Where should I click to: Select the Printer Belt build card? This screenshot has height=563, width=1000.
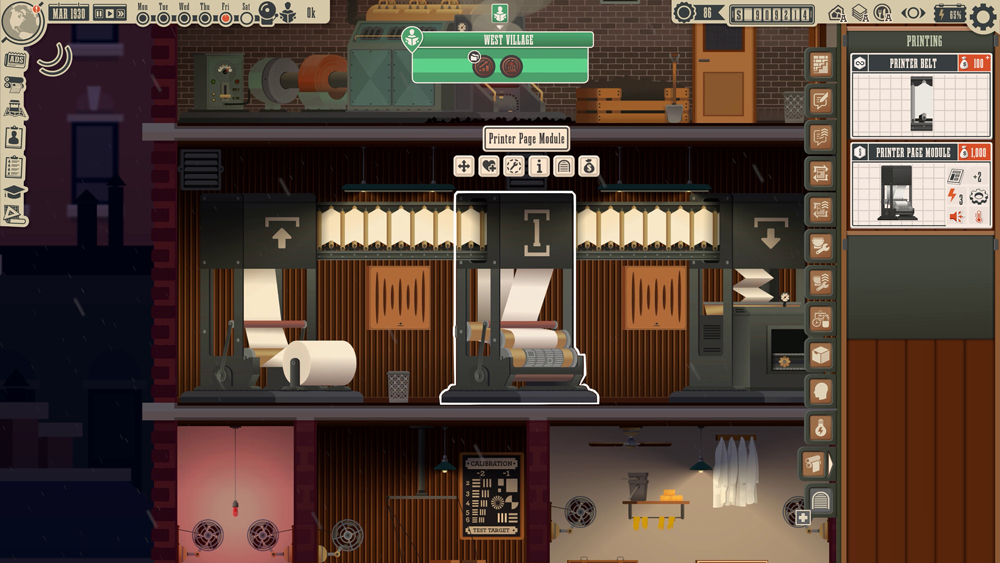click(x=921, y=96)
